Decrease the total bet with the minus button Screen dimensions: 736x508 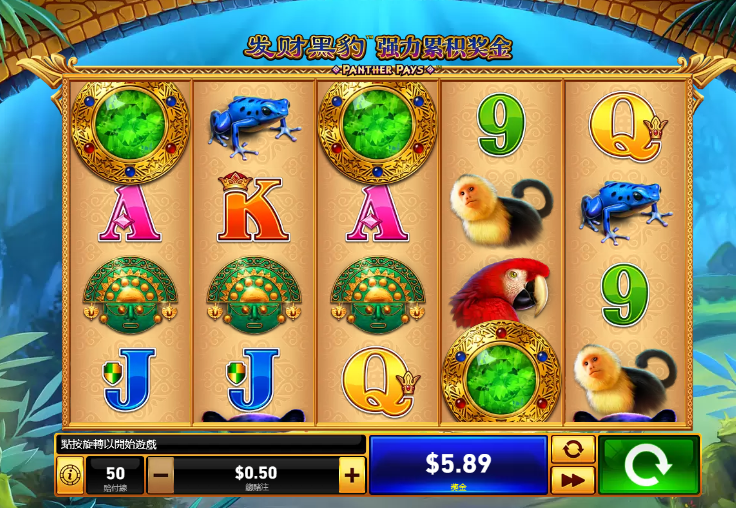[x=160, y=476]
